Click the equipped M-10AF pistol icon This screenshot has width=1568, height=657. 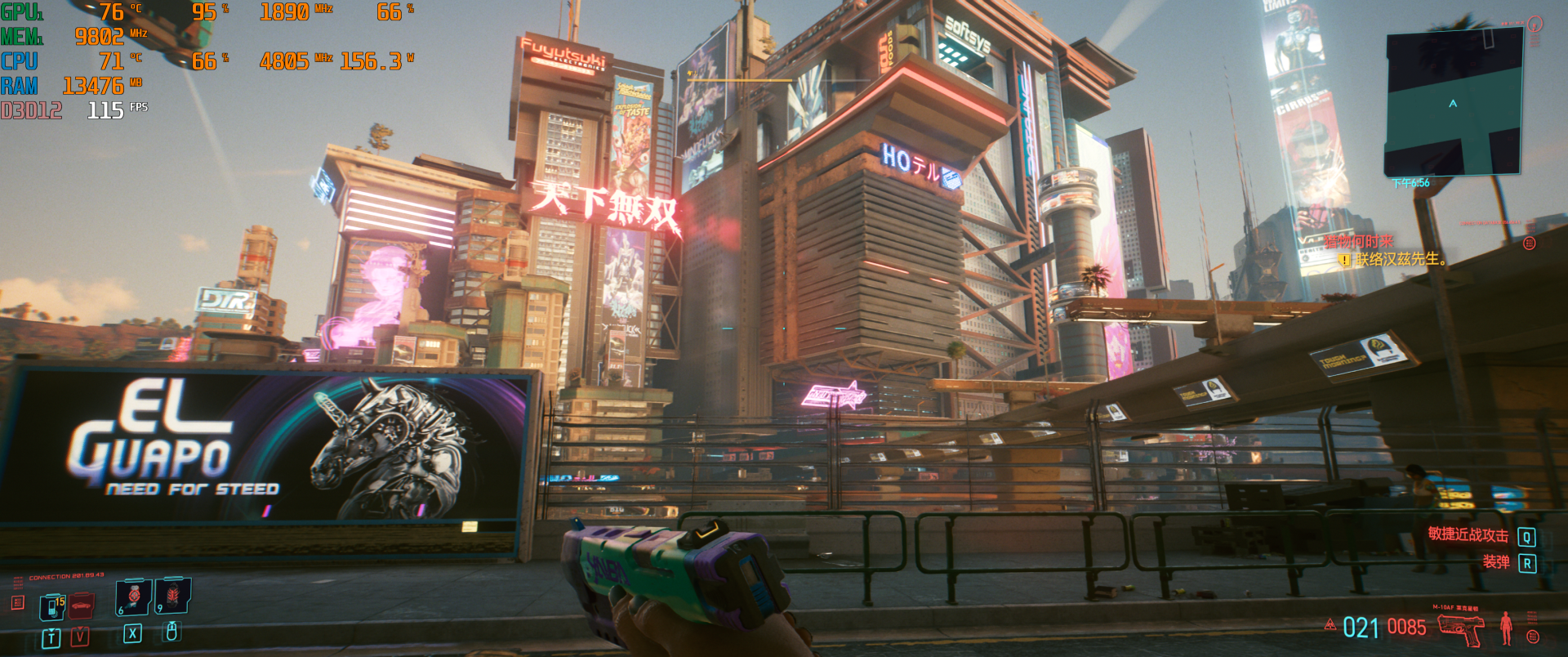click(1461, 628)
